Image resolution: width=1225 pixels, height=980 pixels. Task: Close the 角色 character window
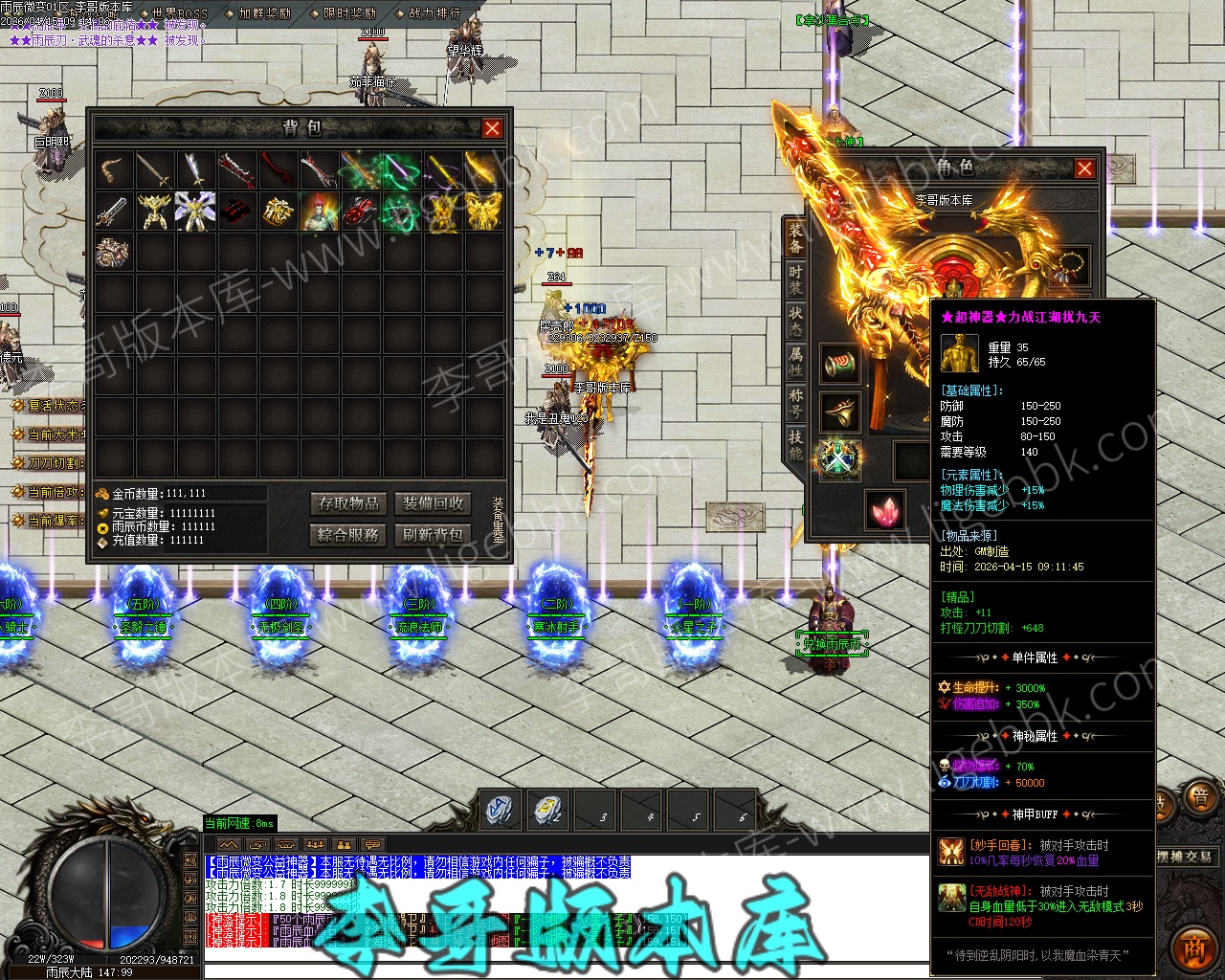(x=1084, y=168)
